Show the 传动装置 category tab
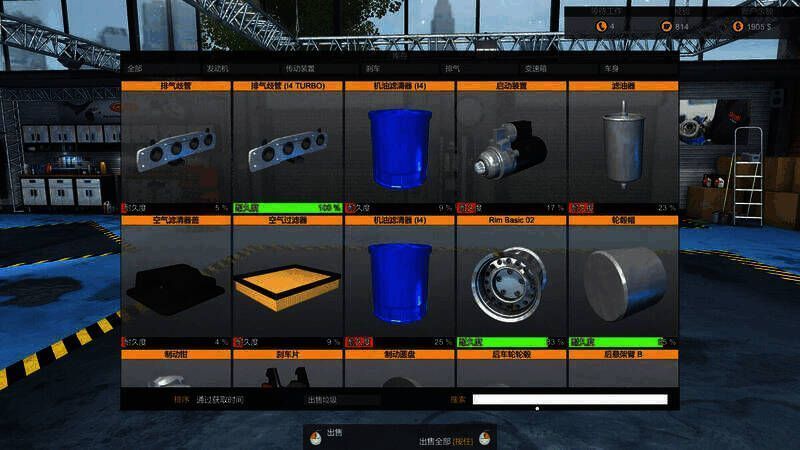This screenshot has width=800, height=450. [x=300, y=69]
